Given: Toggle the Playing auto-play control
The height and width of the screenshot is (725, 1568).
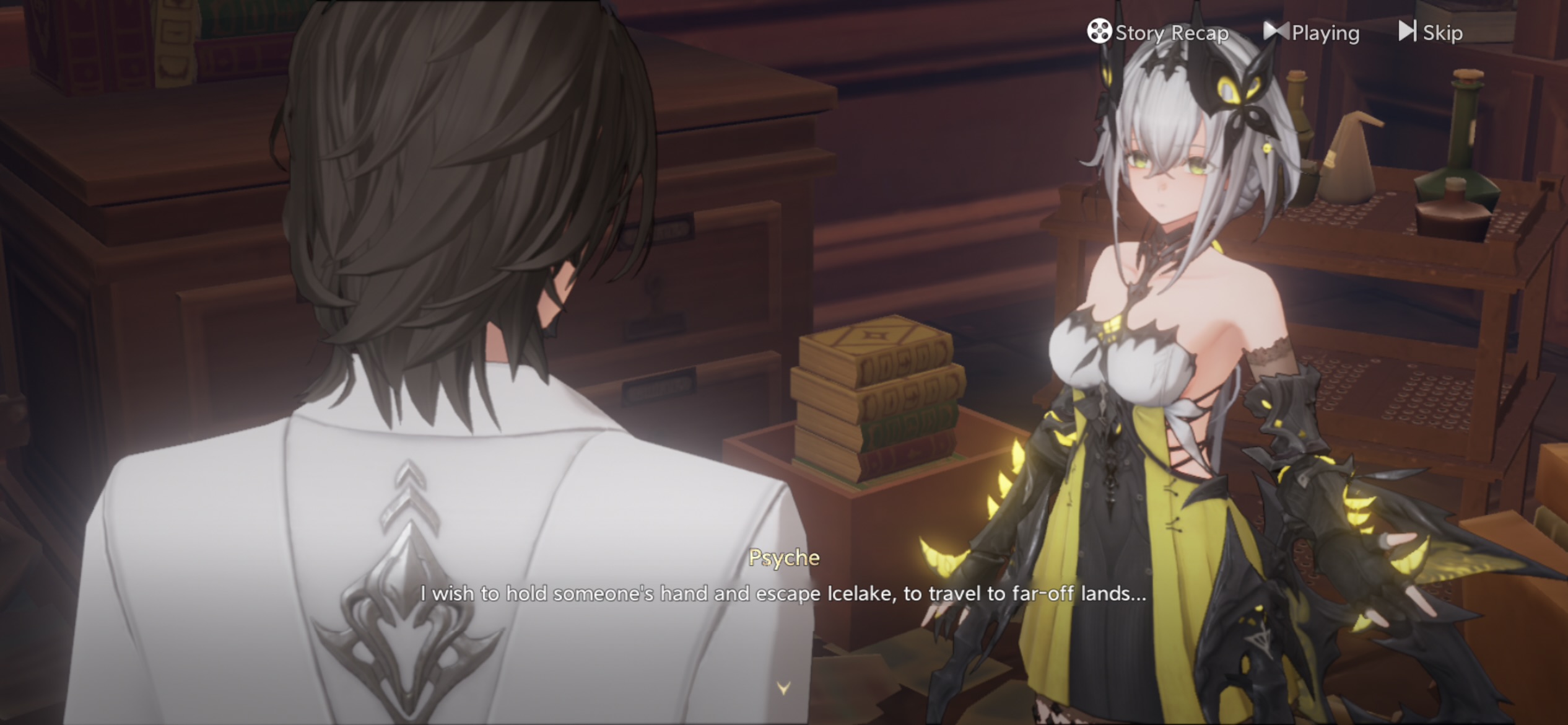Looking at the screenshot, I should pos(1312,32).
